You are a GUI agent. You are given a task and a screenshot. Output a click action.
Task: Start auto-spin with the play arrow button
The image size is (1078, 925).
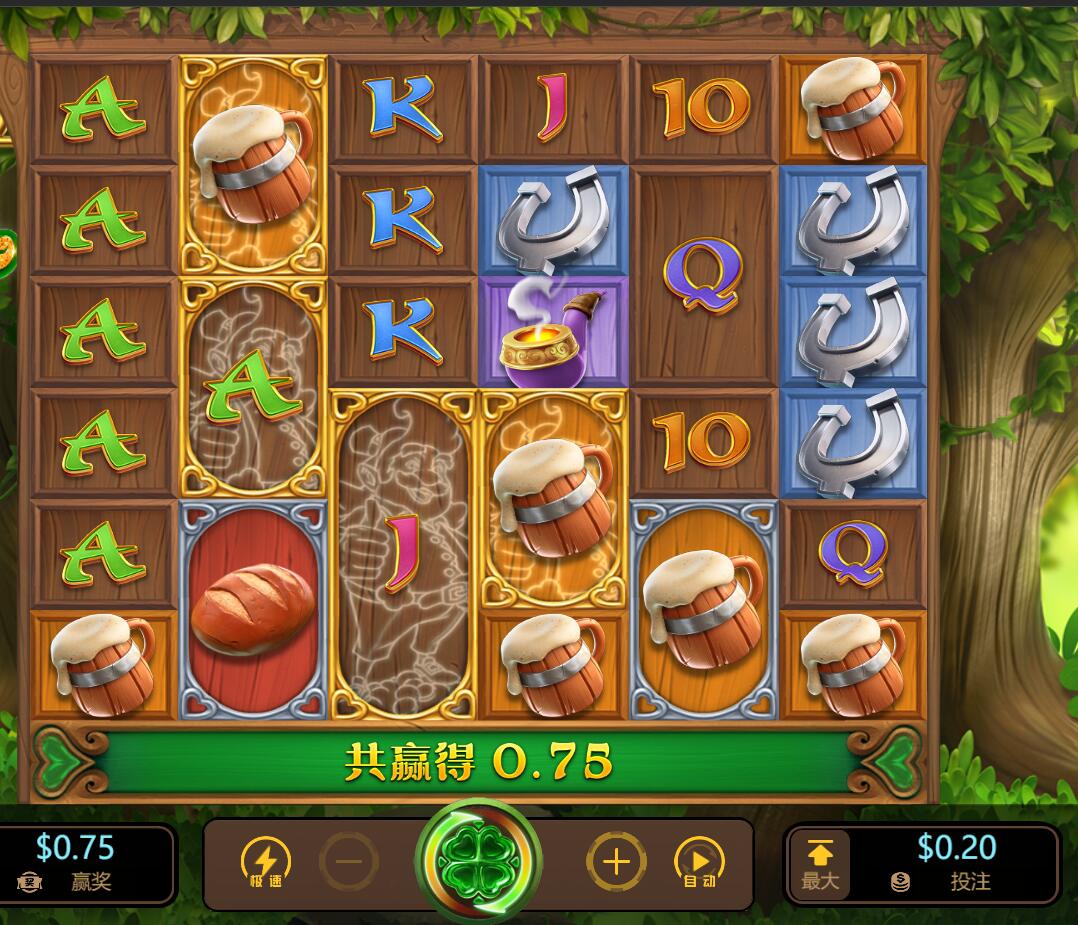click(699, 862)
